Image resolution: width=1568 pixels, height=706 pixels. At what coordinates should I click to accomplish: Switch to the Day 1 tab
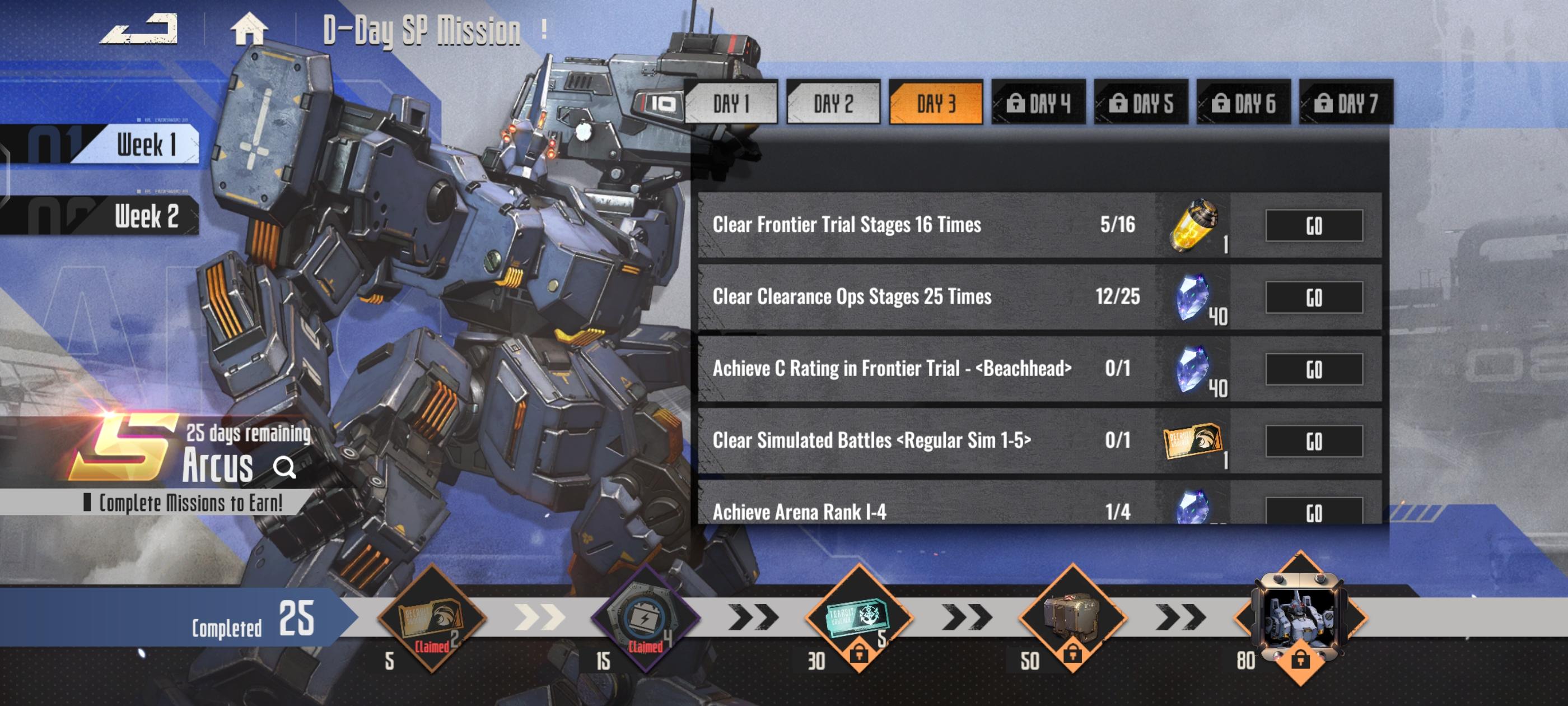730,104
